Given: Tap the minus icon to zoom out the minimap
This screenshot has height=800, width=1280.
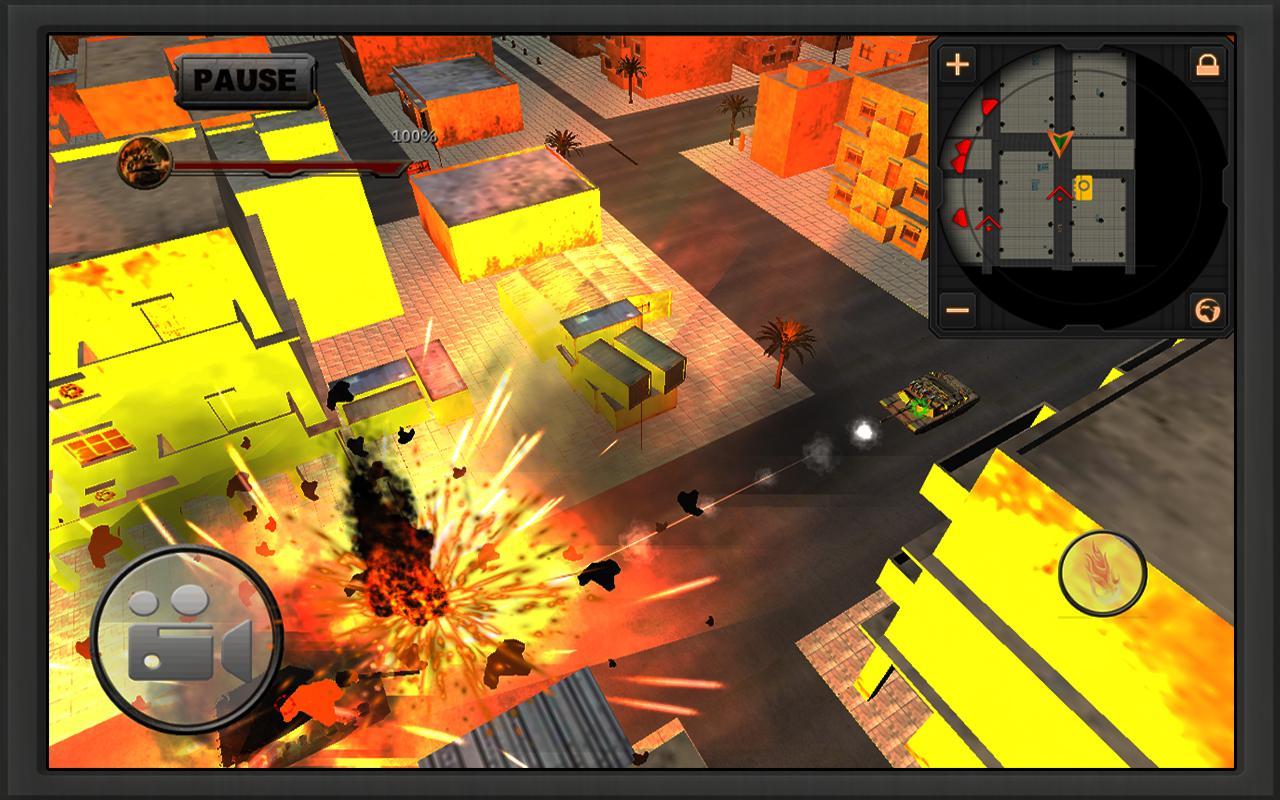Looking at the screenshot, I should pos(957,312).
